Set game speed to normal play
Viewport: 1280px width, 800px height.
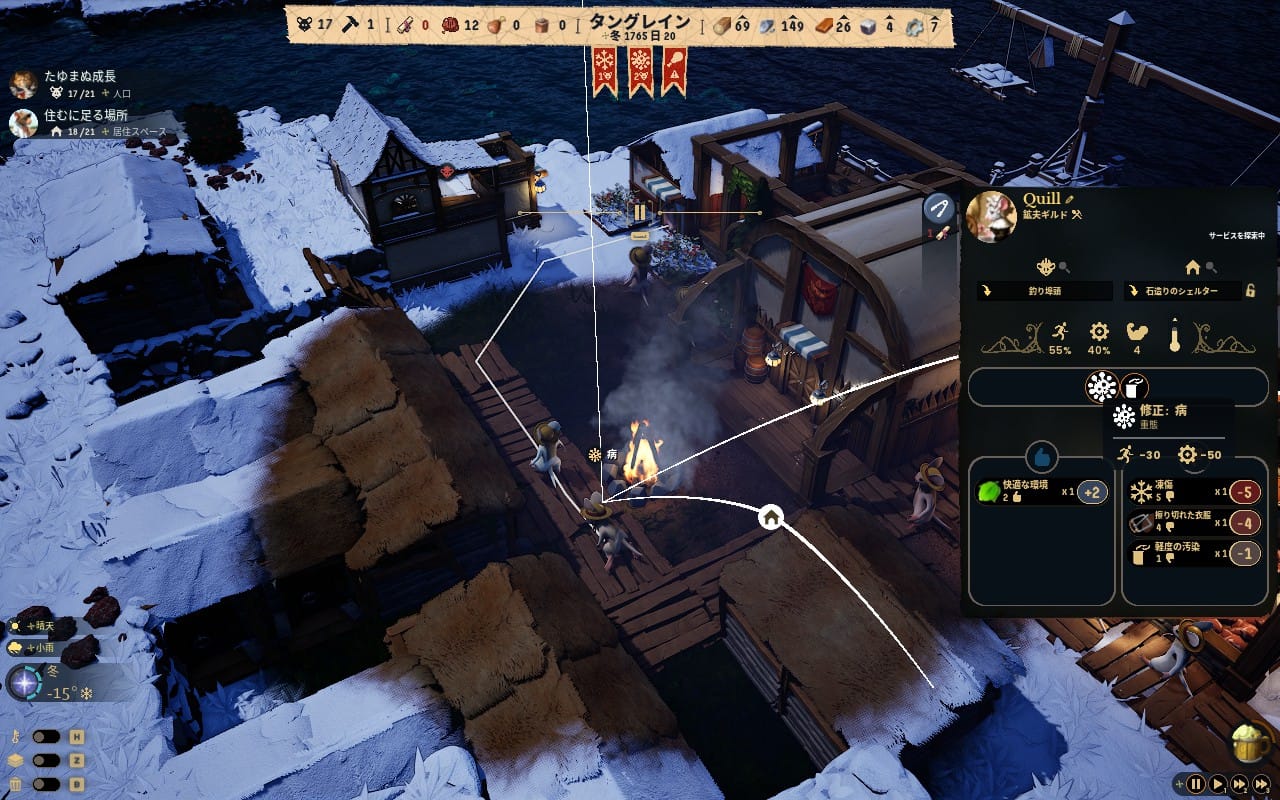(x=1217, y=784)
